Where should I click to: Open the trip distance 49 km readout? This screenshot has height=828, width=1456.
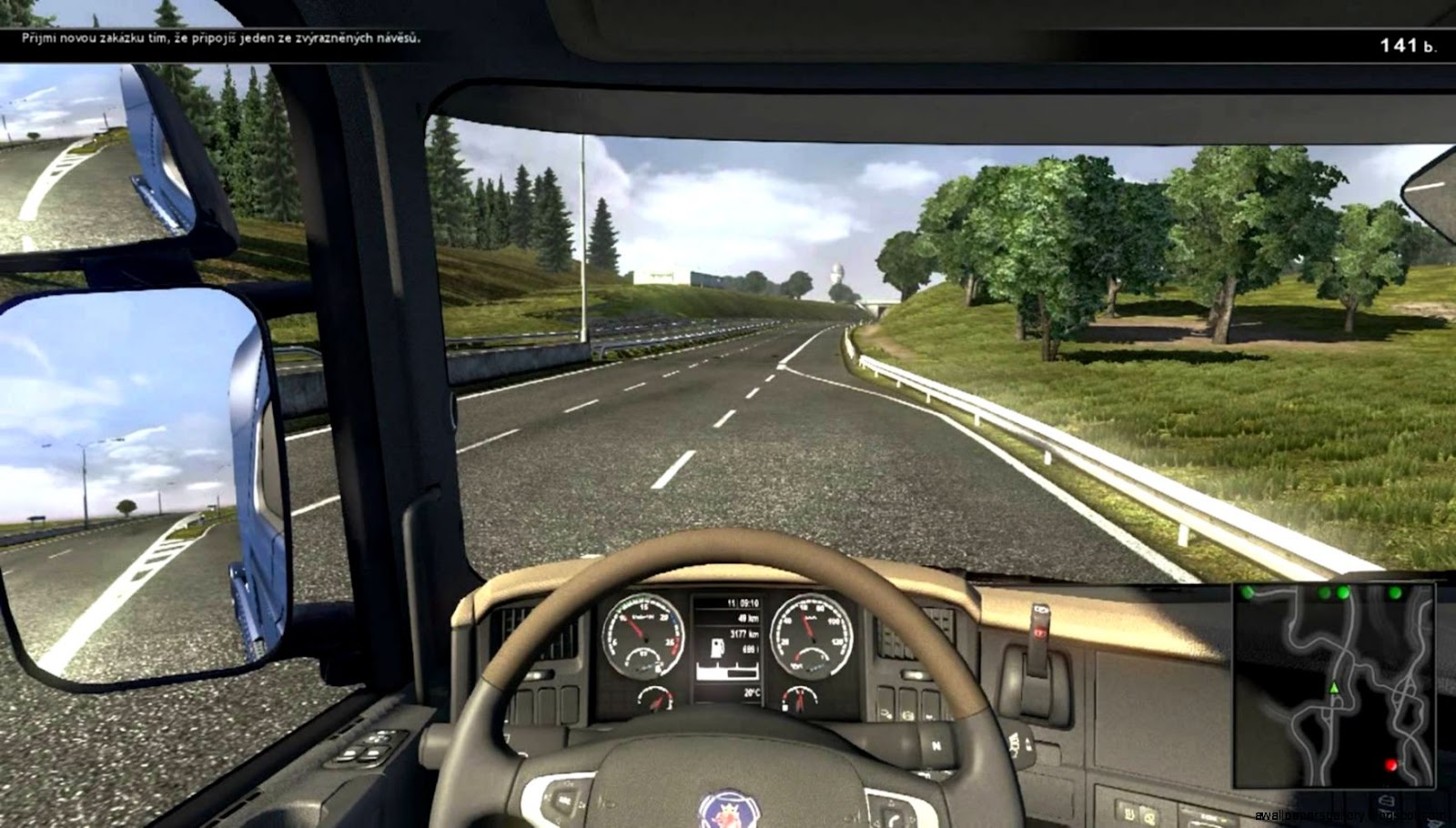tap(747, 619)
